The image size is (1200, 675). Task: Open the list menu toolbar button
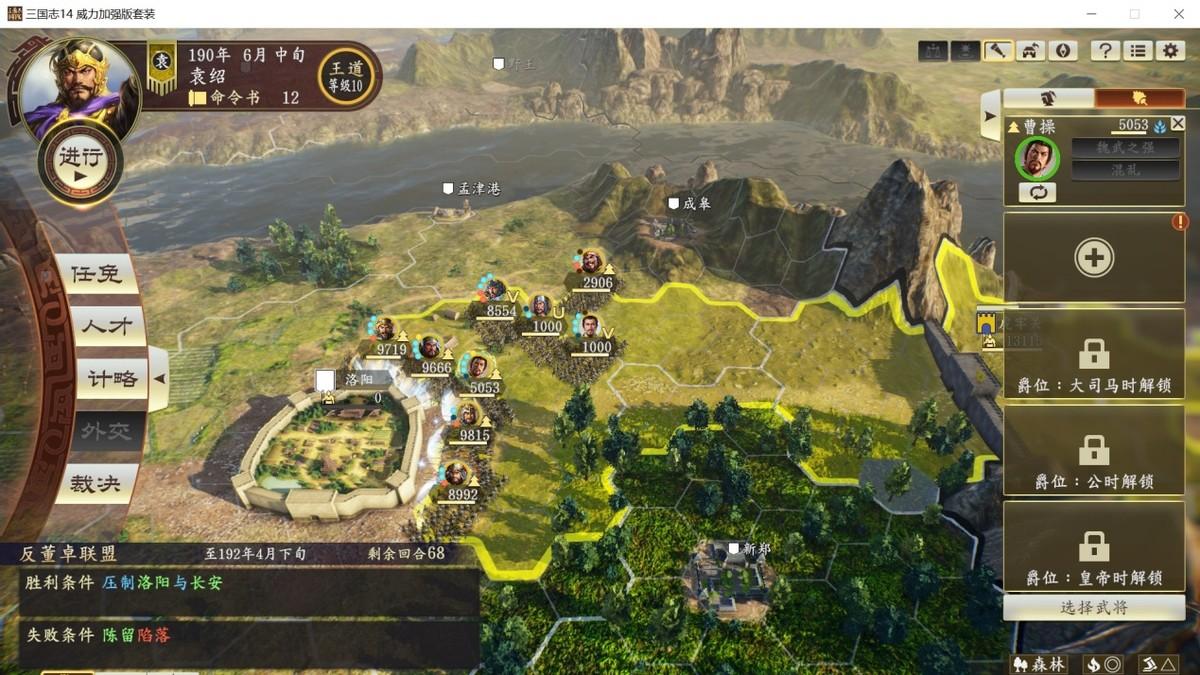pos(1138,51)
